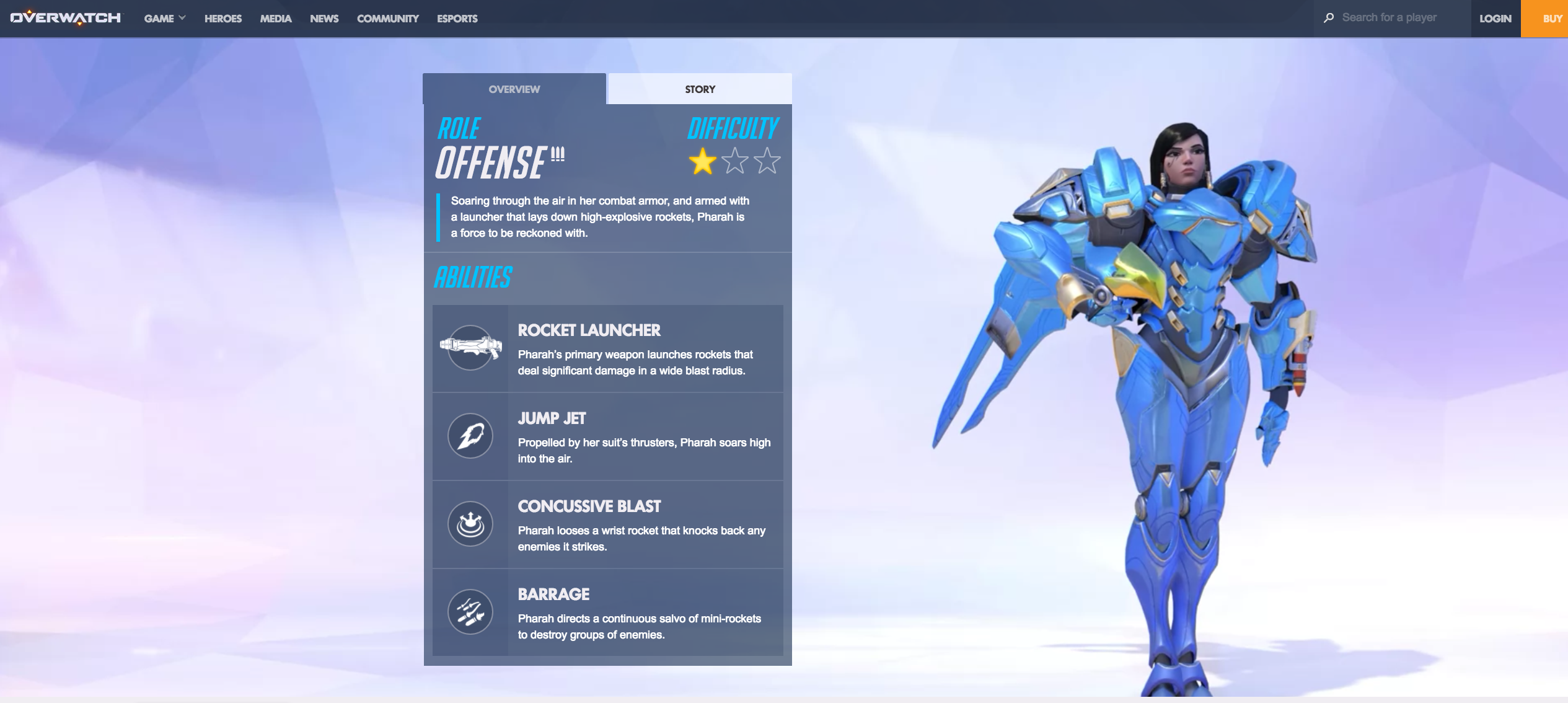Select the Rocket Launcher ability icon
Viewport: 1568px width, 703px height.
[x=470, y=348]
